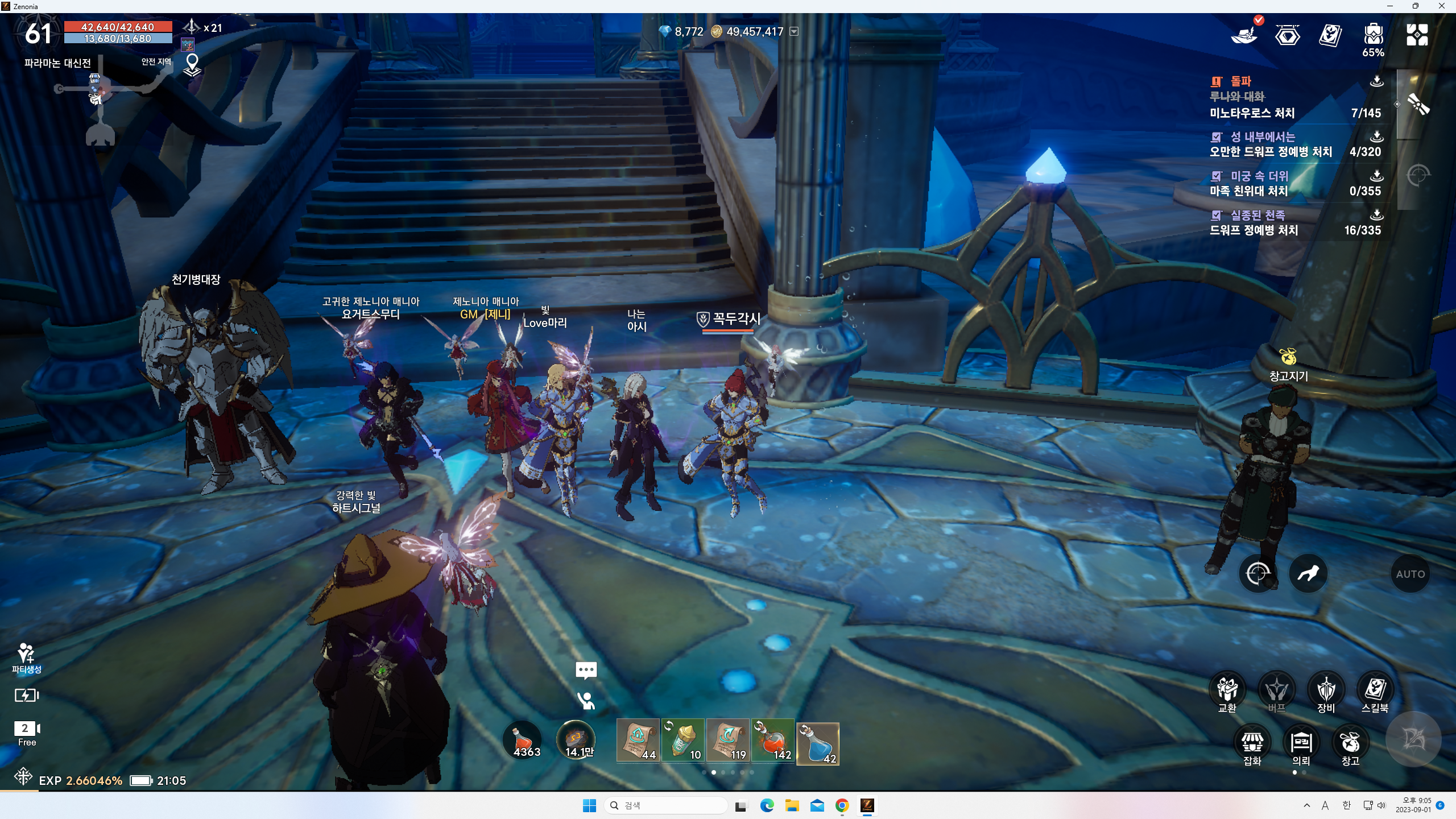Open the 잡화 general store

(x=1252, y=745)
